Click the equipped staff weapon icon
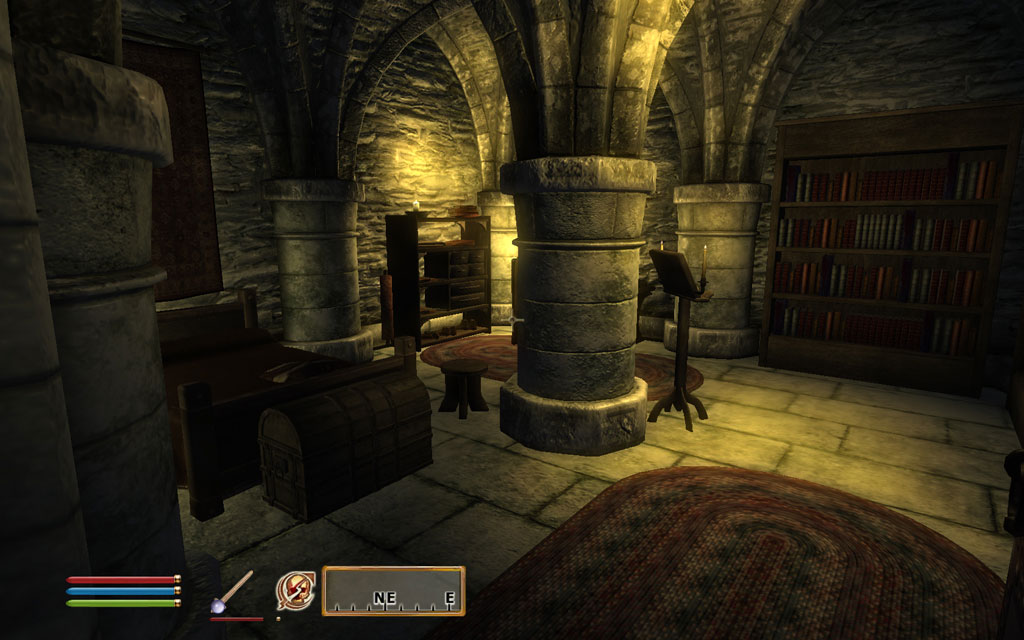Viewport: 1024px width, 640px height. (x=232, y=592)
